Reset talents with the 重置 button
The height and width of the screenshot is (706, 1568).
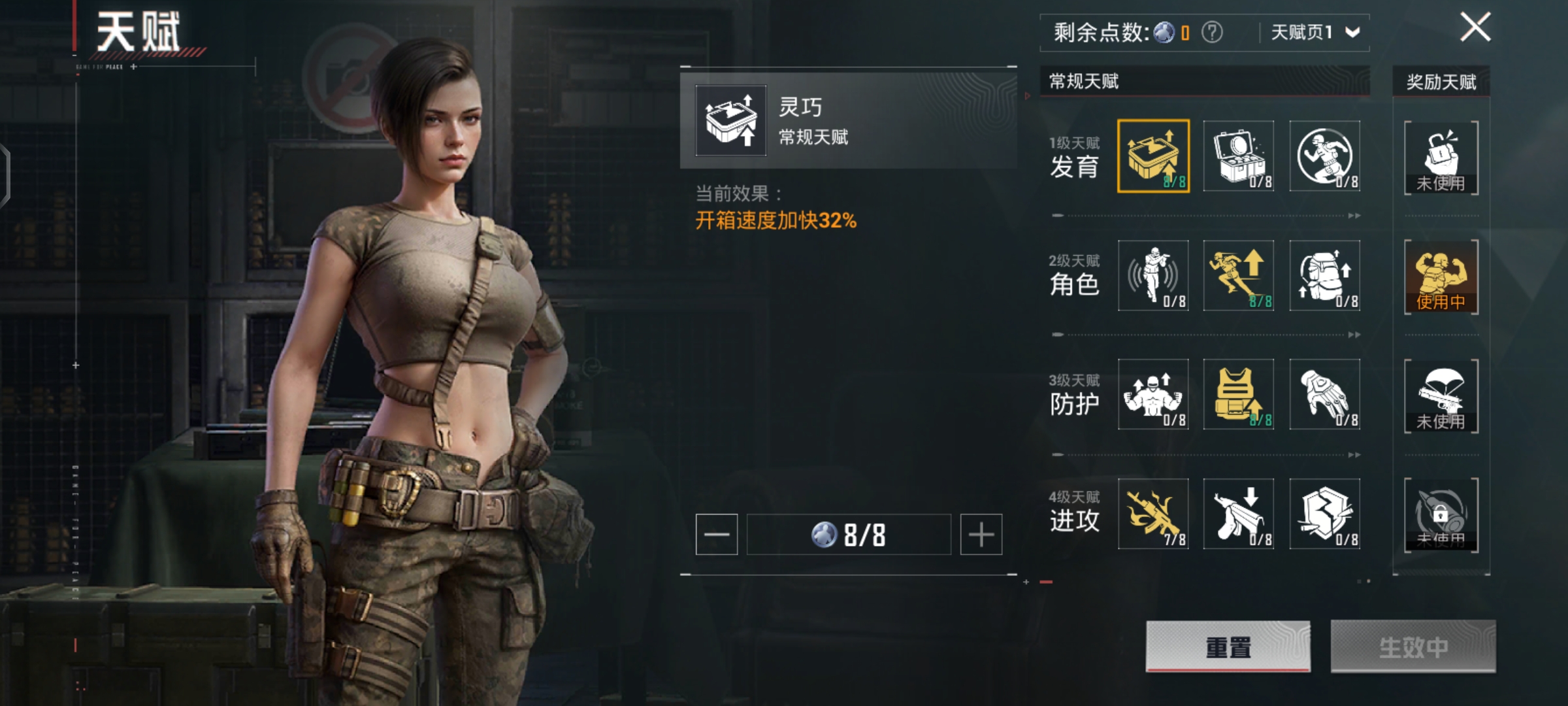(1228, 647)
